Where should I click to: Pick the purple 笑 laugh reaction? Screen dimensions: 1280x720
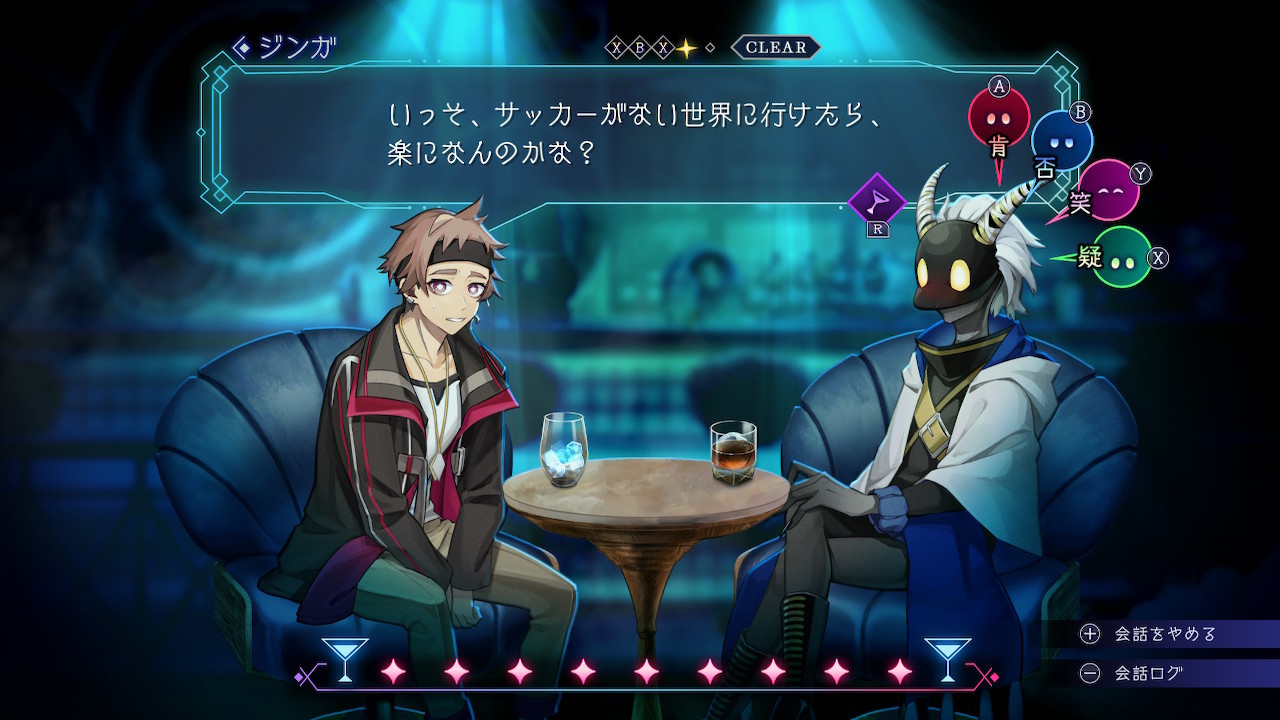(x=1108, y=190)
